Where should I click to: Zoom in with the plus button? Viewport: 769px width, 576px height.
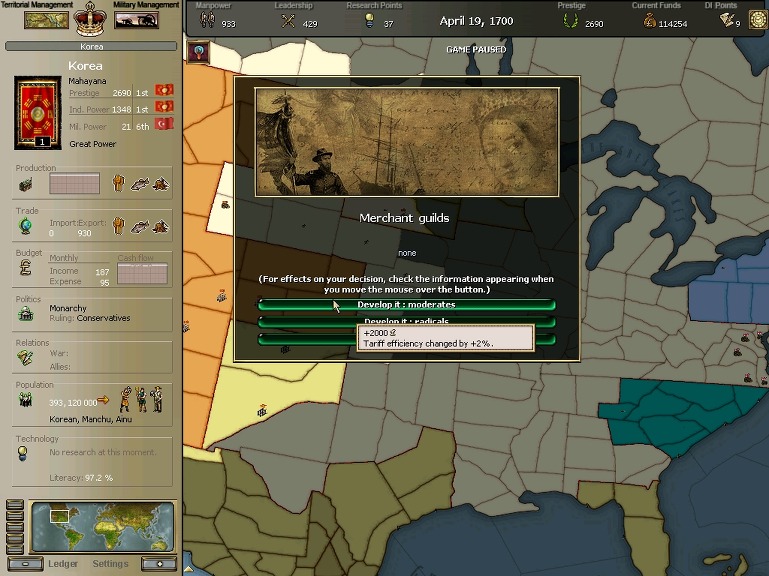pos(157,563)
